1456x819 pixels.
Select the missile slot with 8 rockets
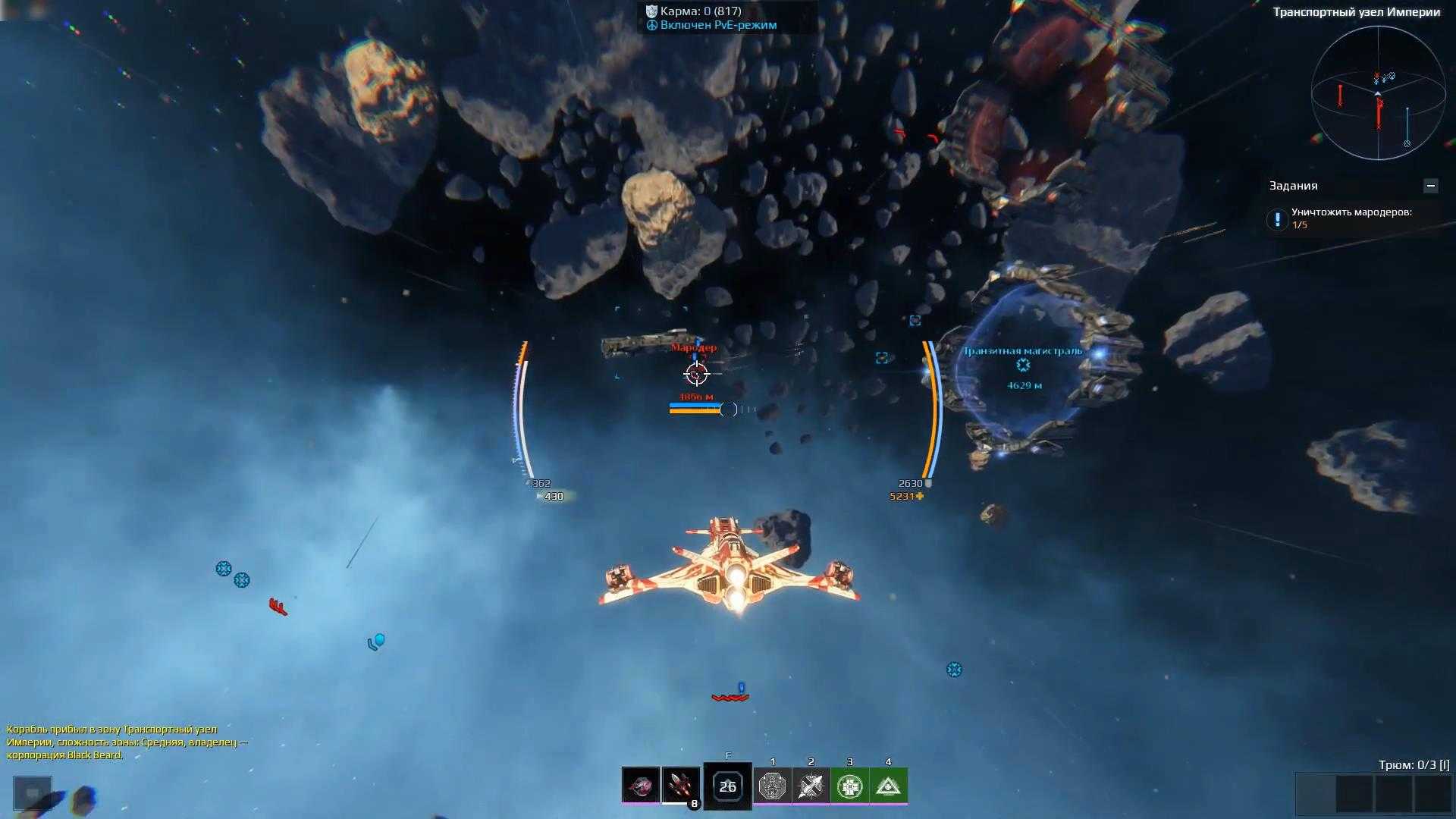(680, 785)
